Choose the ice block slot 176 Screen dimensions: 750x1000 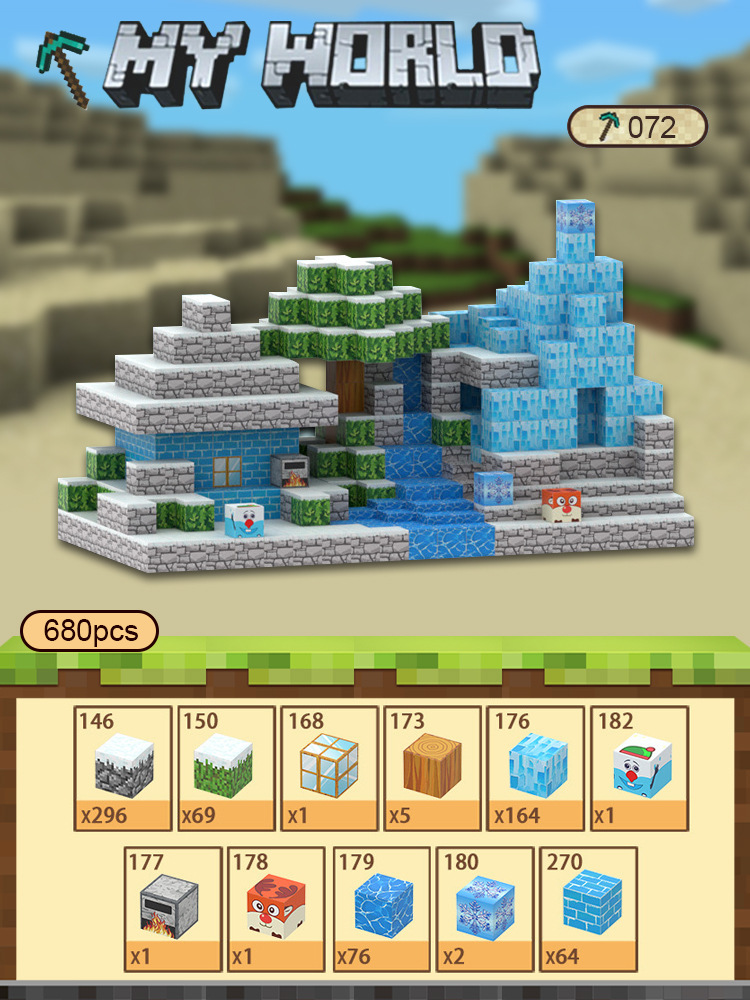pyautogui.click(x=535, y=768)
